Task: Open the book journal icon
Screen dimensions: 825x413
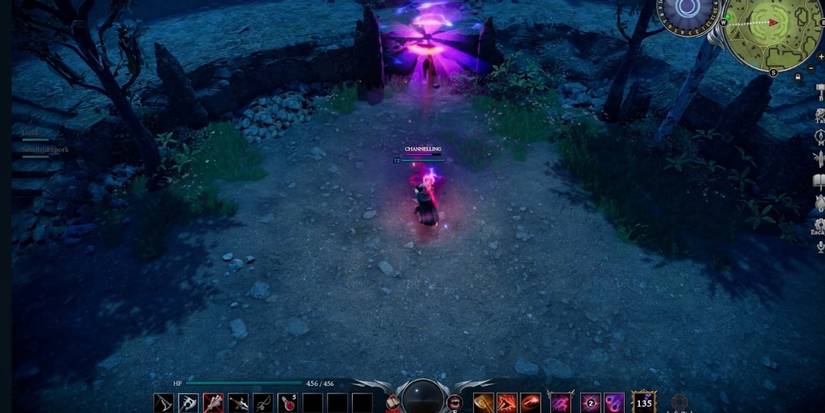Action: (x=819, y=181)
